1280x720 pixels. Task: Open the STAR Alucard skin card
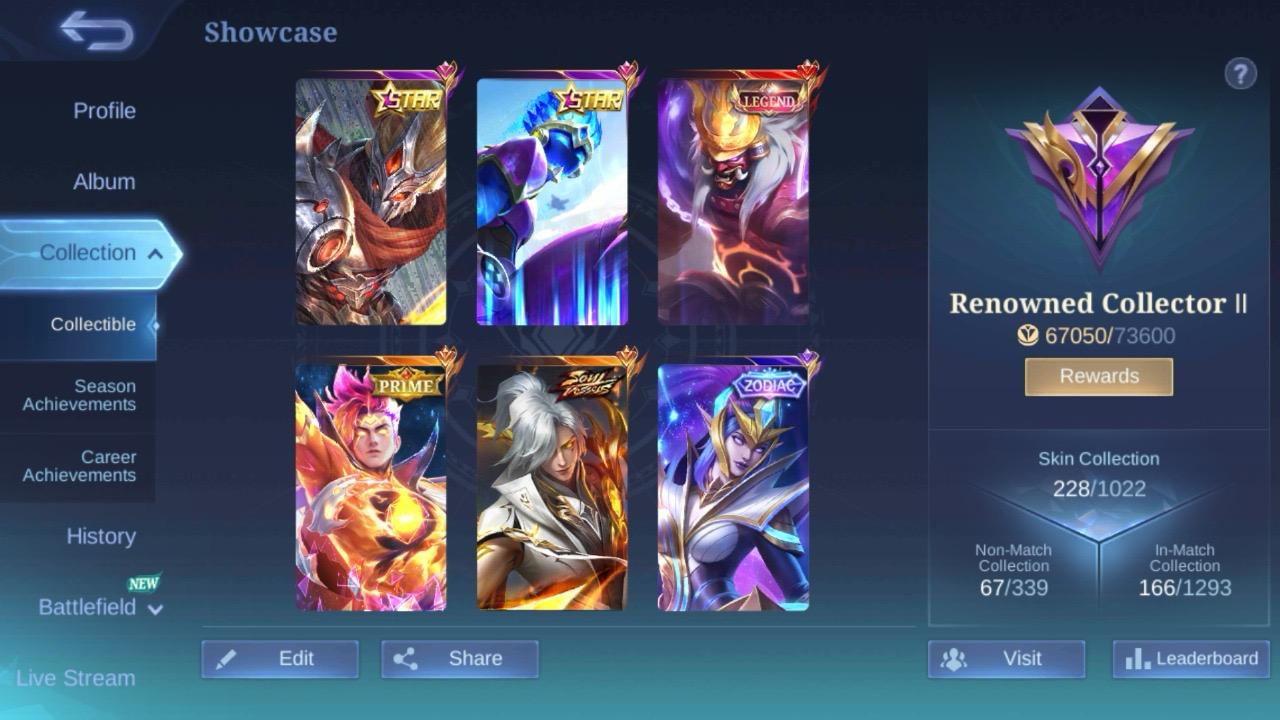pyautogui.click(x=370, y=199)
